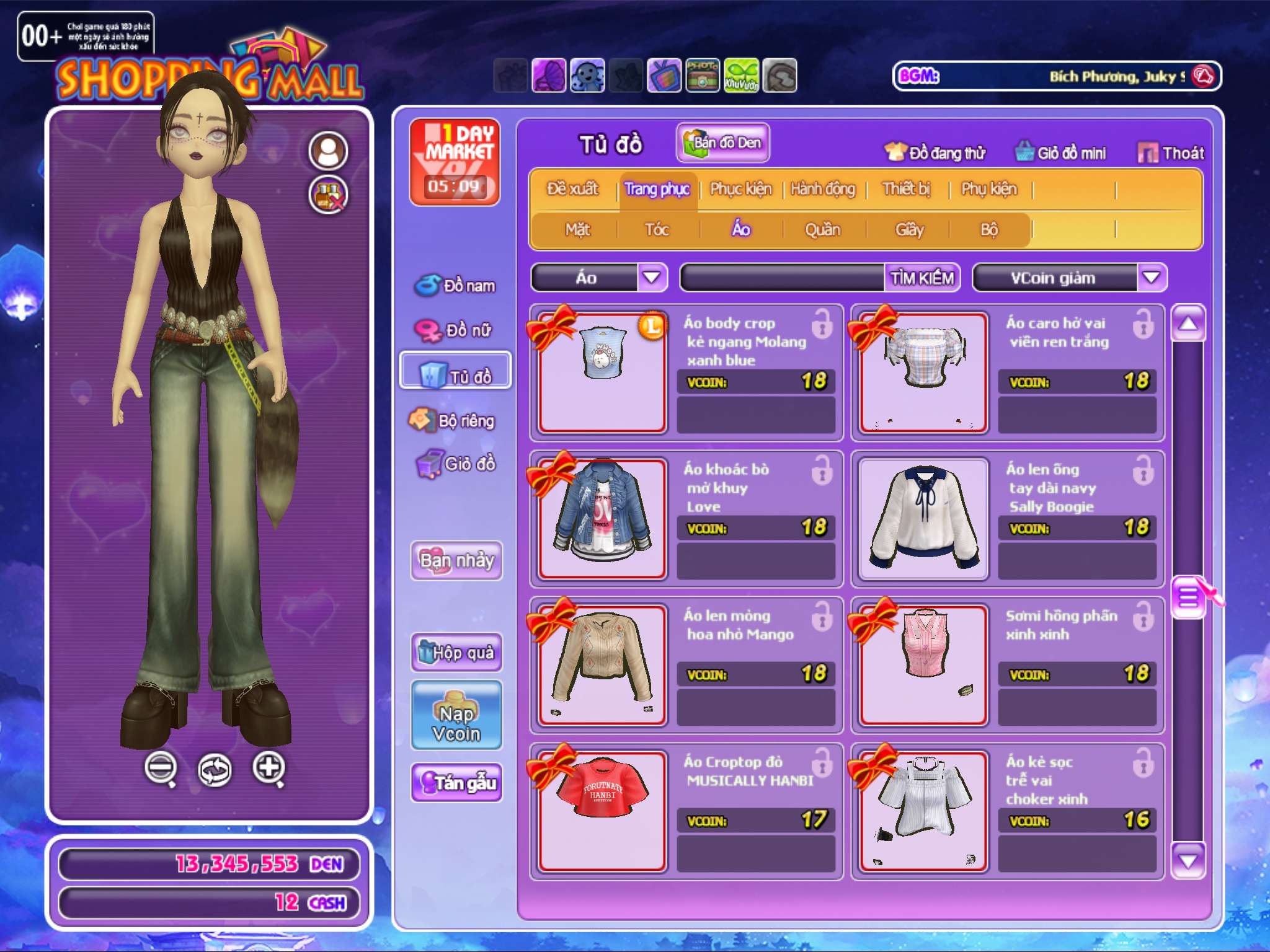Open the Bán đồ Den sell button
Screen dimensions: 1270x952
[723, 143]
